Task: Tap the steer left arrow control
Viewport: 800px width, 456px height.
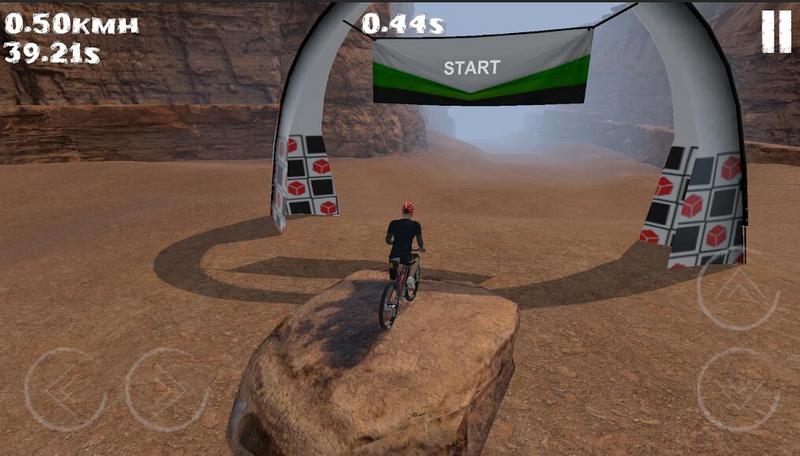Action: tap(65, 389)
